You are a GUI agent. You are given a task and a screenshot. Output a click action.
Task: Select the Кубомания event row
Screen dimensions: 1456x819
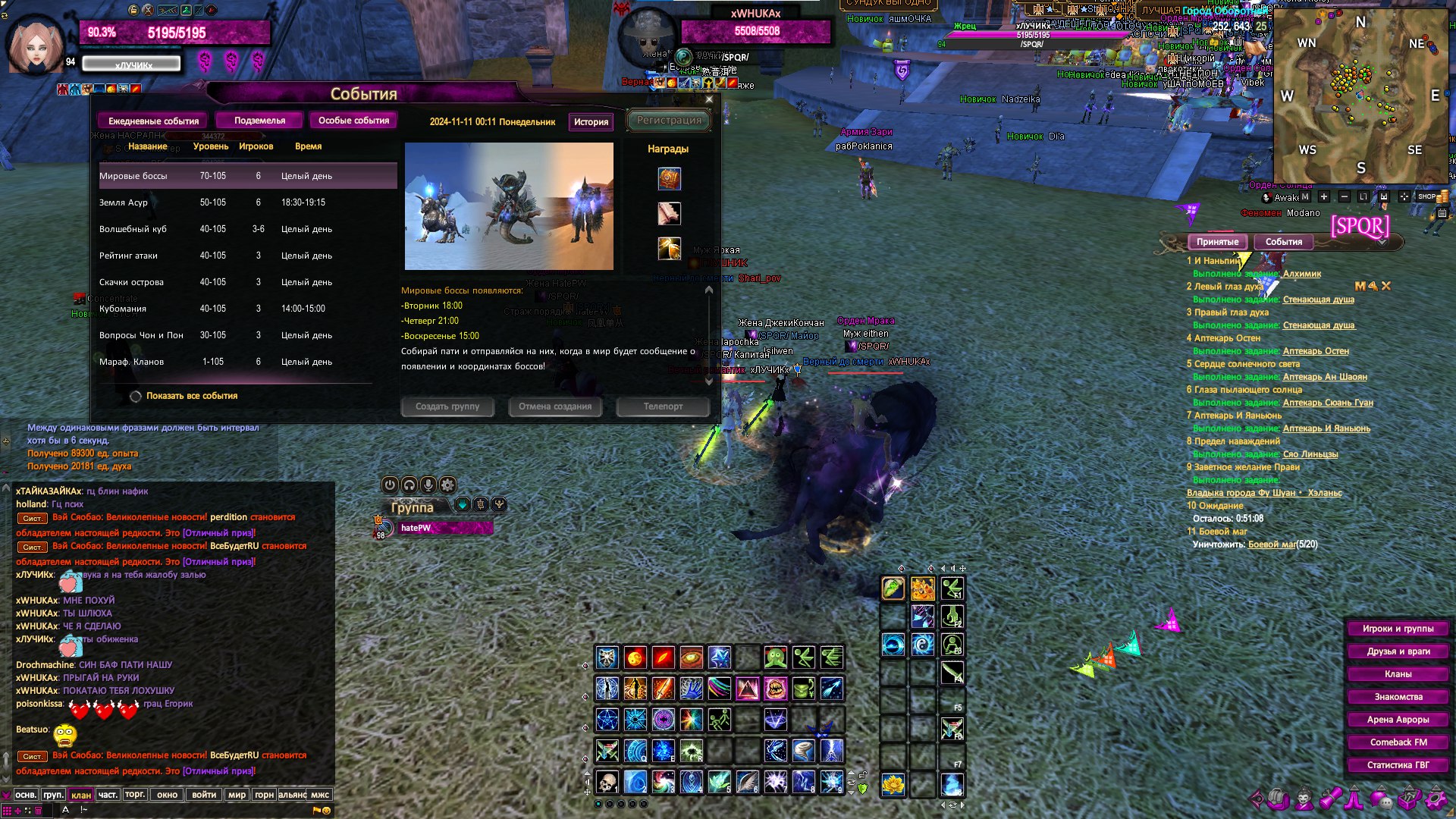click(247, 309)
